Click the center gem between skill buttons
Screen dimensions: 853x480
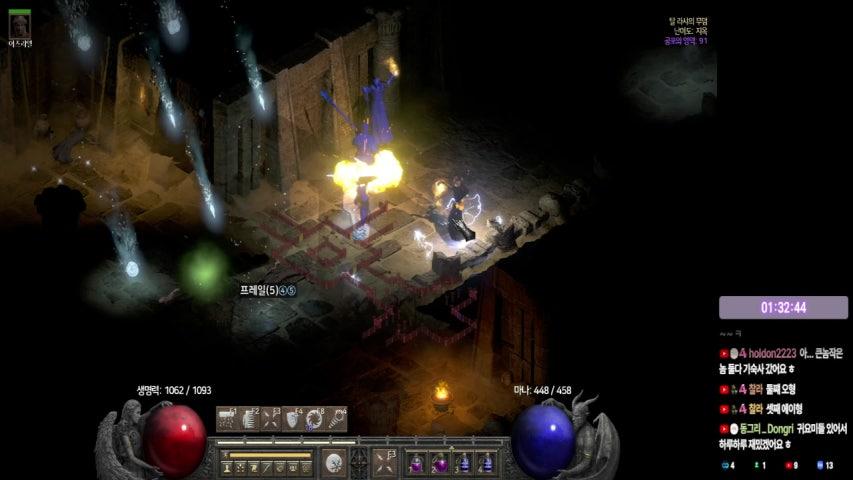tap(360, 463)
